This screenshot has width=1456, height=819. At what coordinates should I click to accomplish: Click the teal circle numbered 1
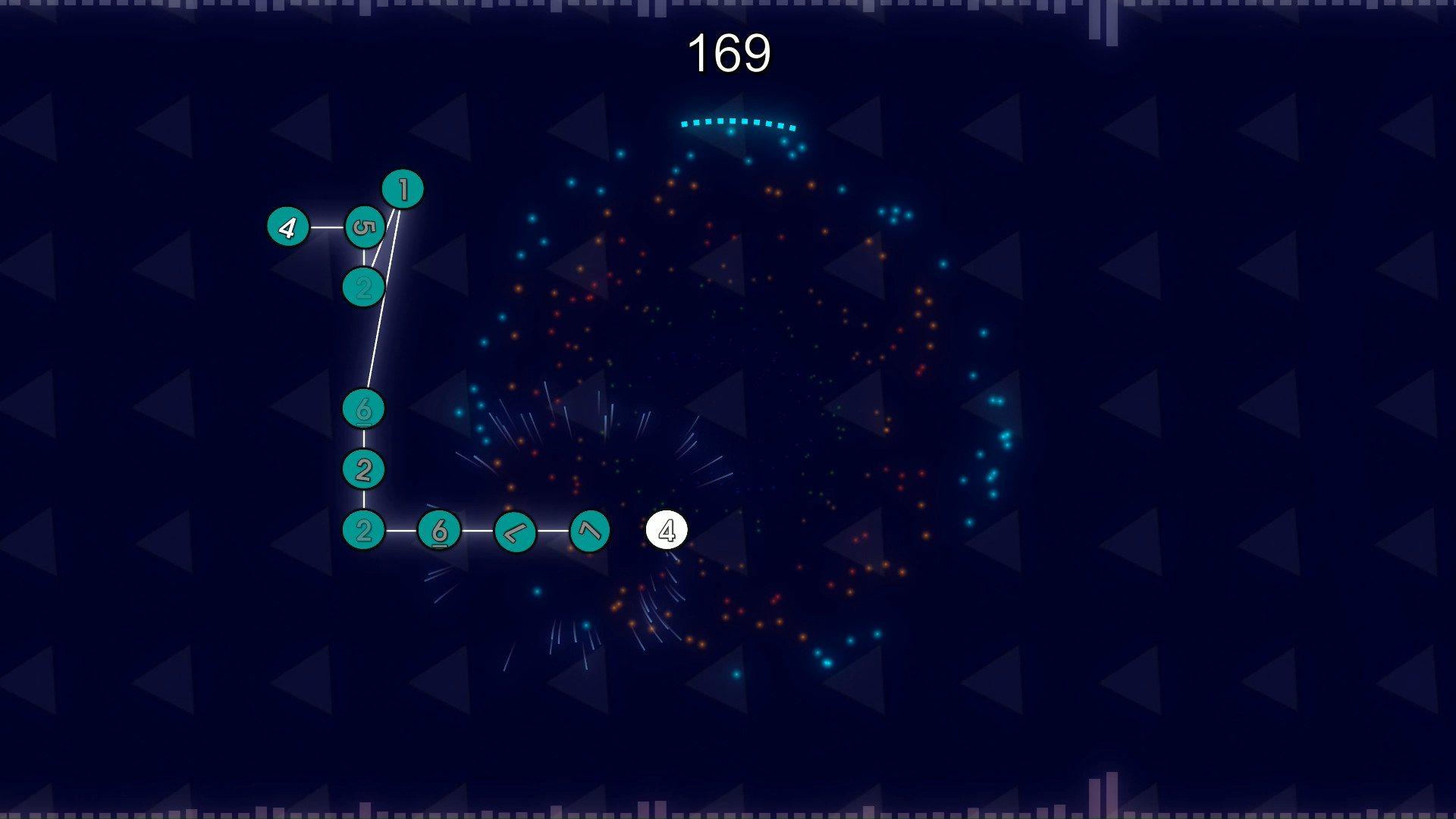click(403, 190)
